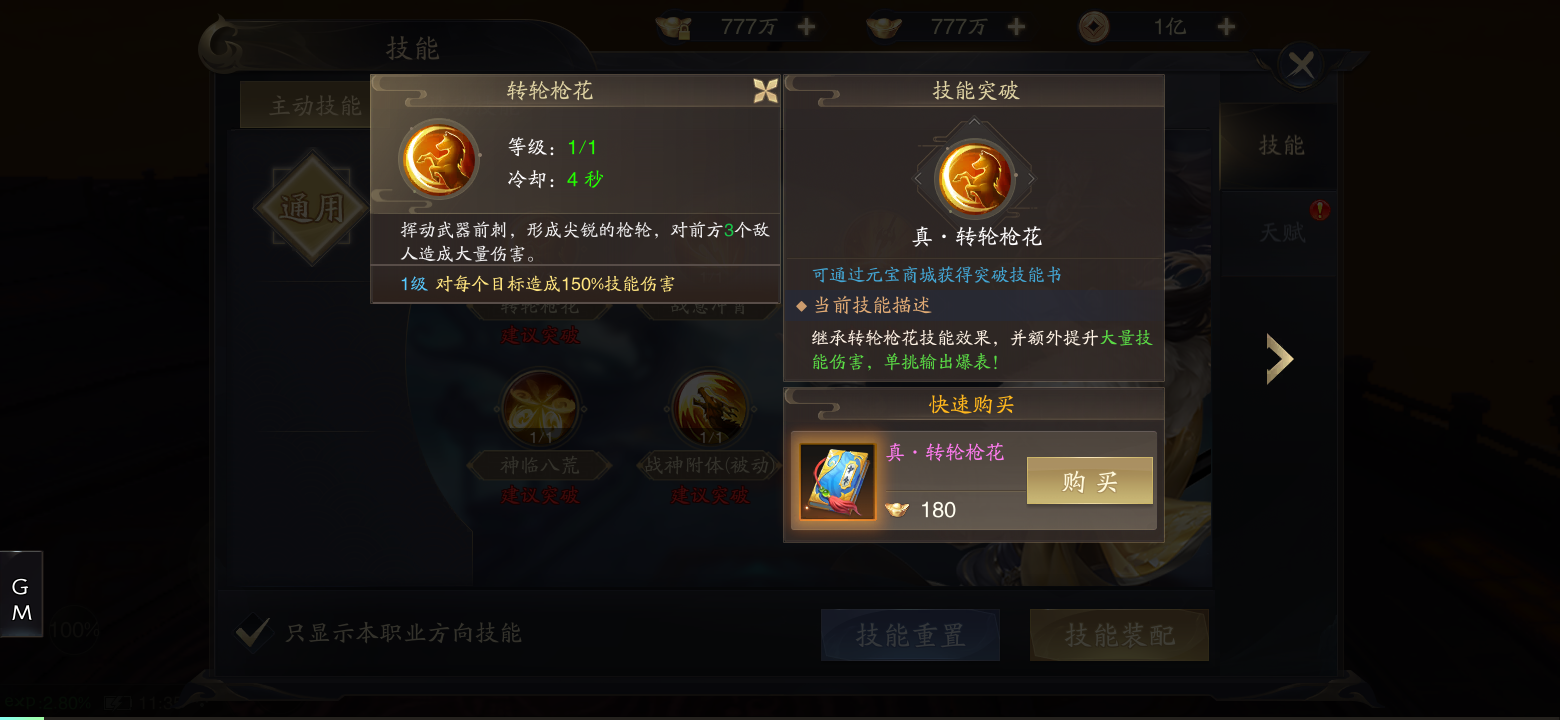Click the plus beside 1亿 currency
The width and height of the screenshot is (1560, 720).
1225,26
